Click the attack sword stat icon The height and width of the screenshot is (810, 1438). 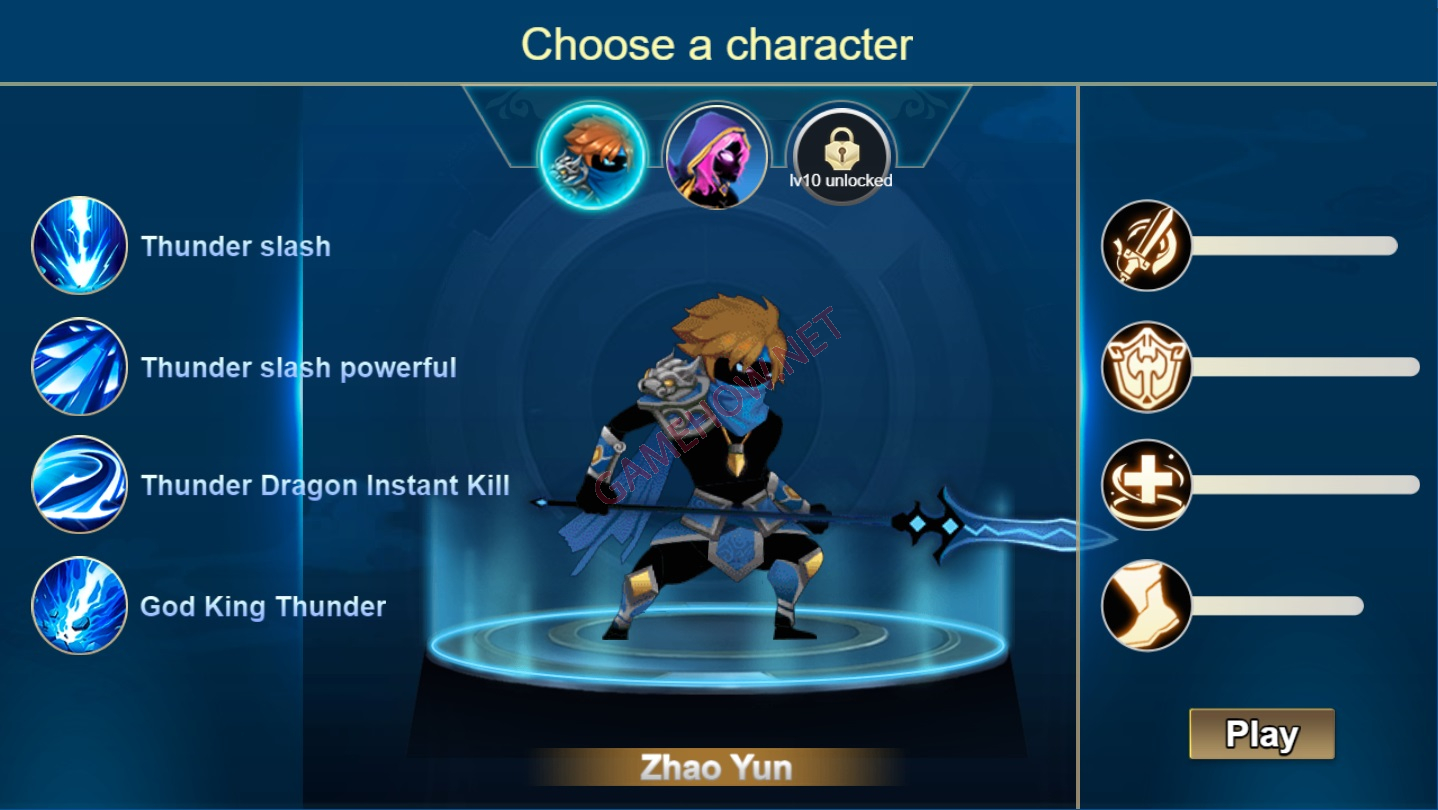pyautogui.click(x=1146, y=246)
